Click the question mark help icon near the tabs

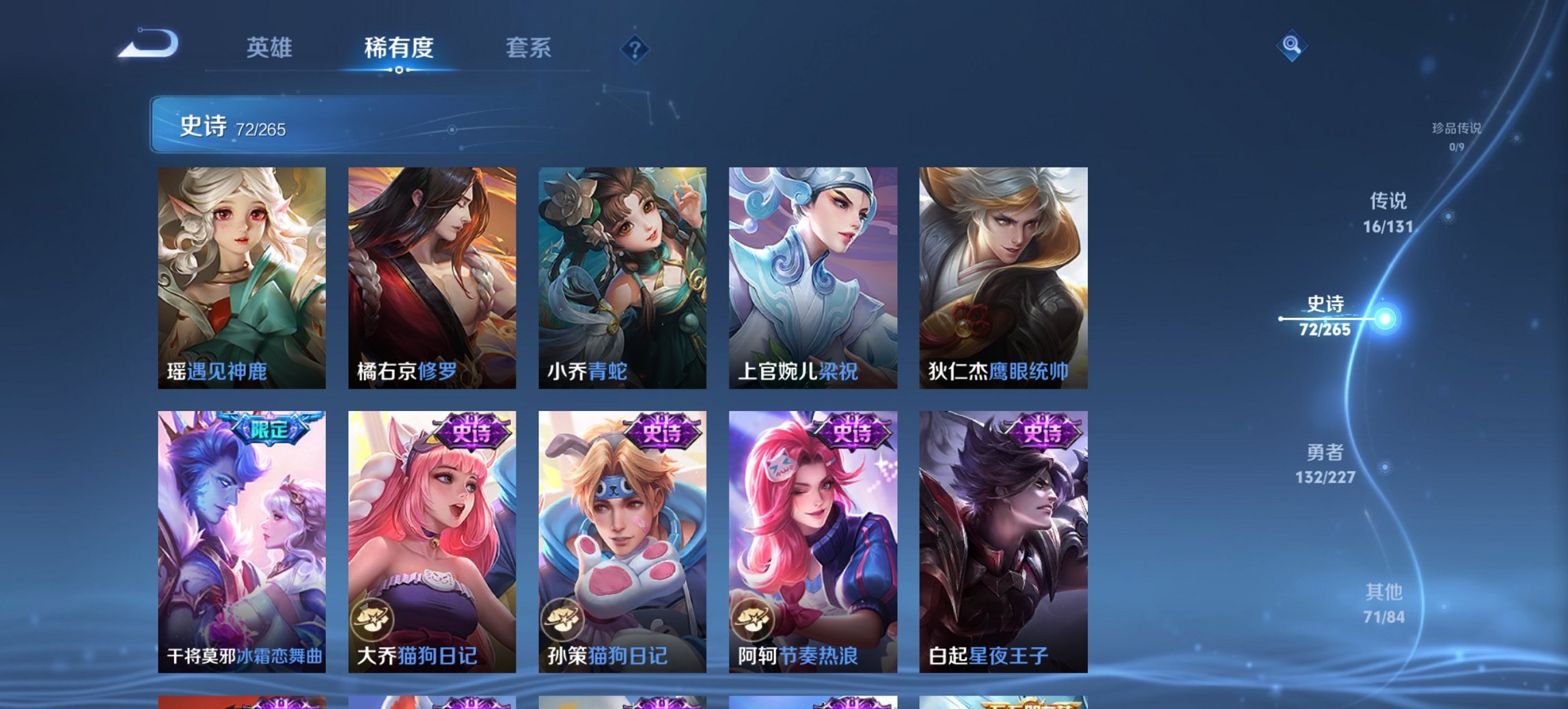635,48
